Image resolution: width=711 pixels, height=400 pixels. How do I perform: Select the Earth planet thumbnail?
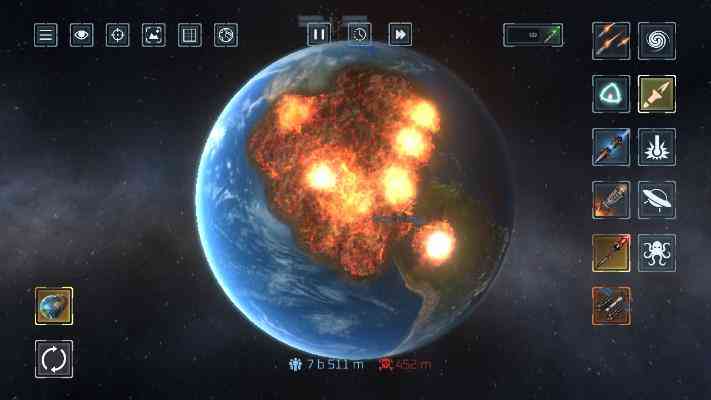pos(54,306)
